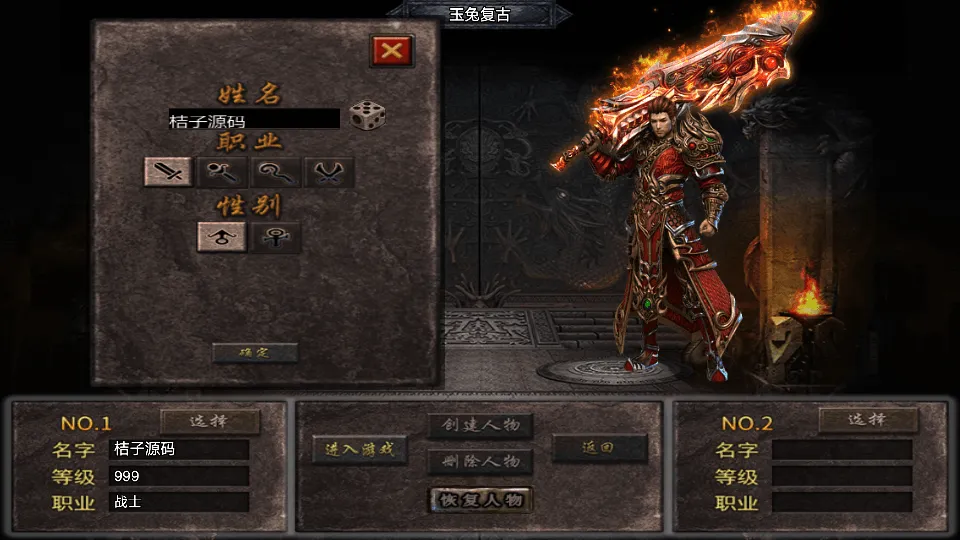The height and width of the screenshot is (540, 960).
Task: Click the character name input field
Action: click(254, 120)
